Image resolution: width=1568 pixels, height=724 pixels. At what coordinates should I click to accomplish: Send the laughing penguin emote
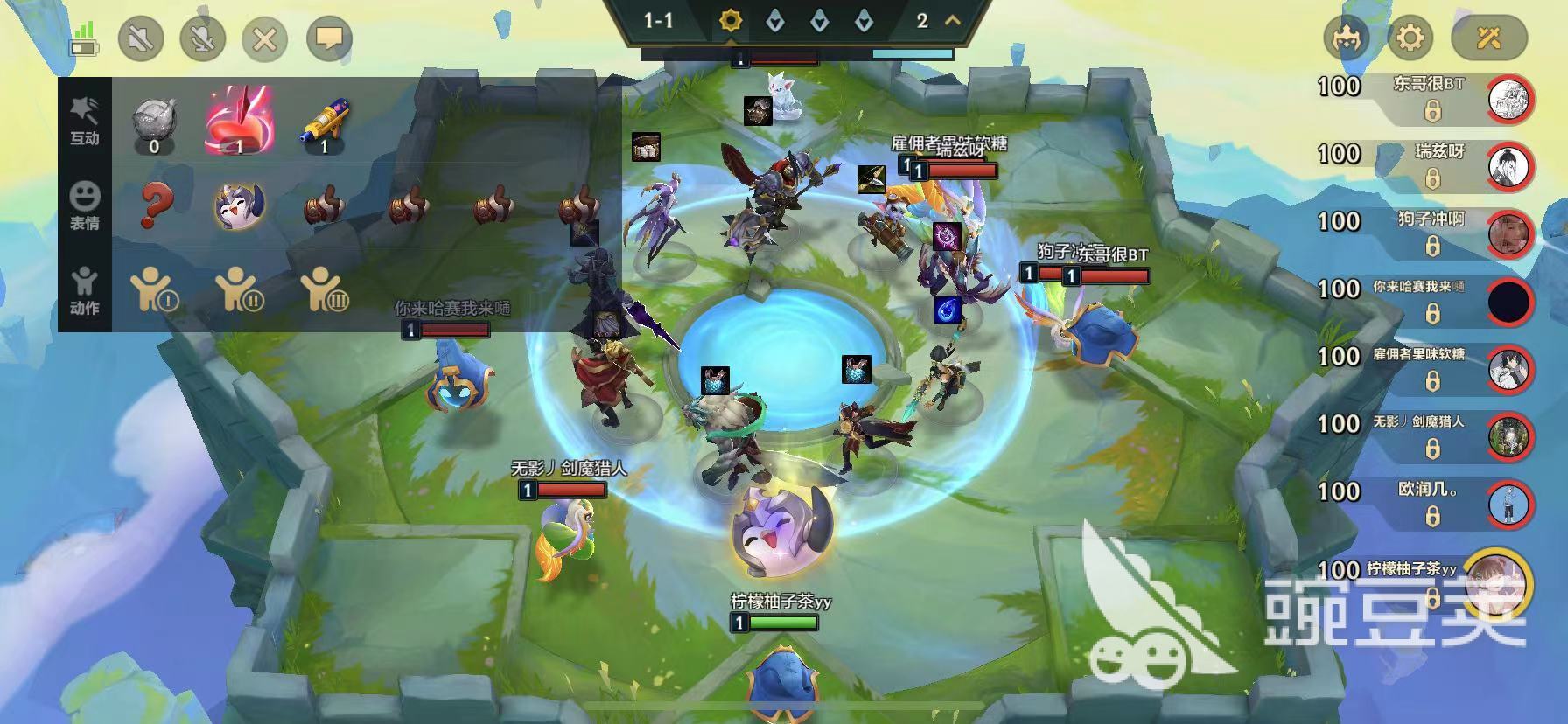[x=240, y=205]
